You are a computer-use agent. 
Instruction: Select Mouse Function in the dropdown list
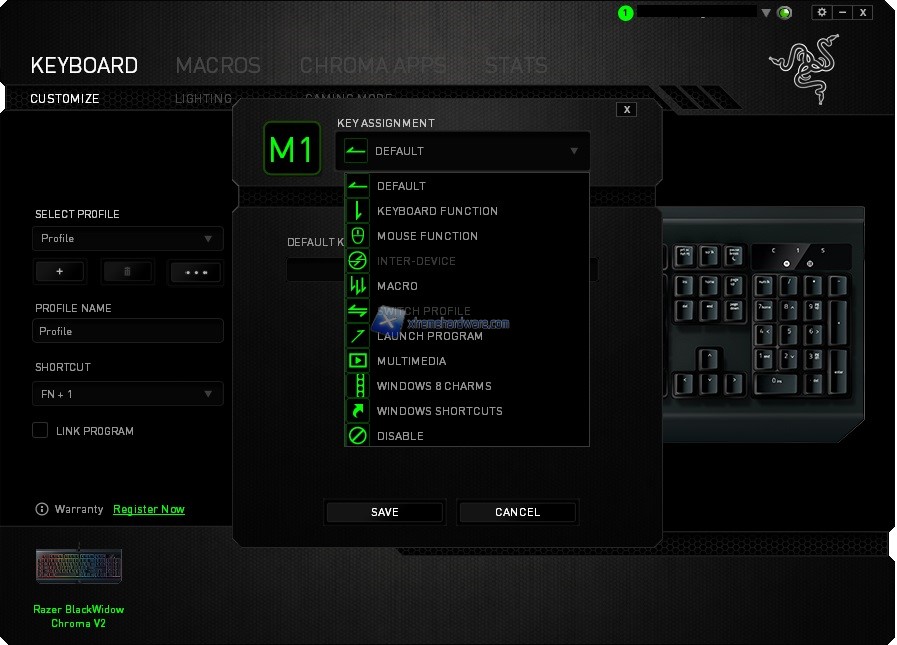click(x=427, y=236)
